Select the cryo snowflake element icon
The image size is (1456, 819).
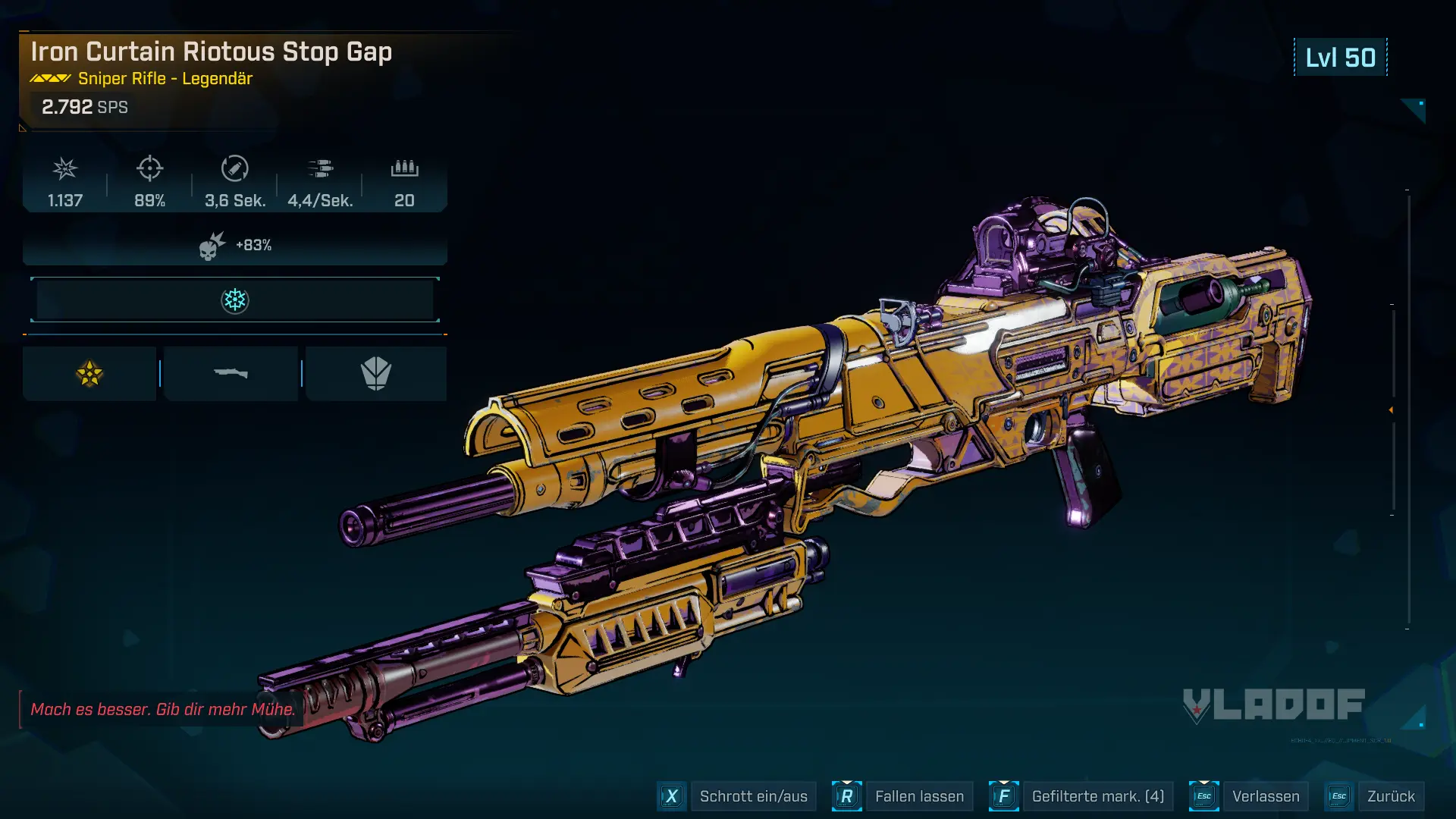(235, 300)
